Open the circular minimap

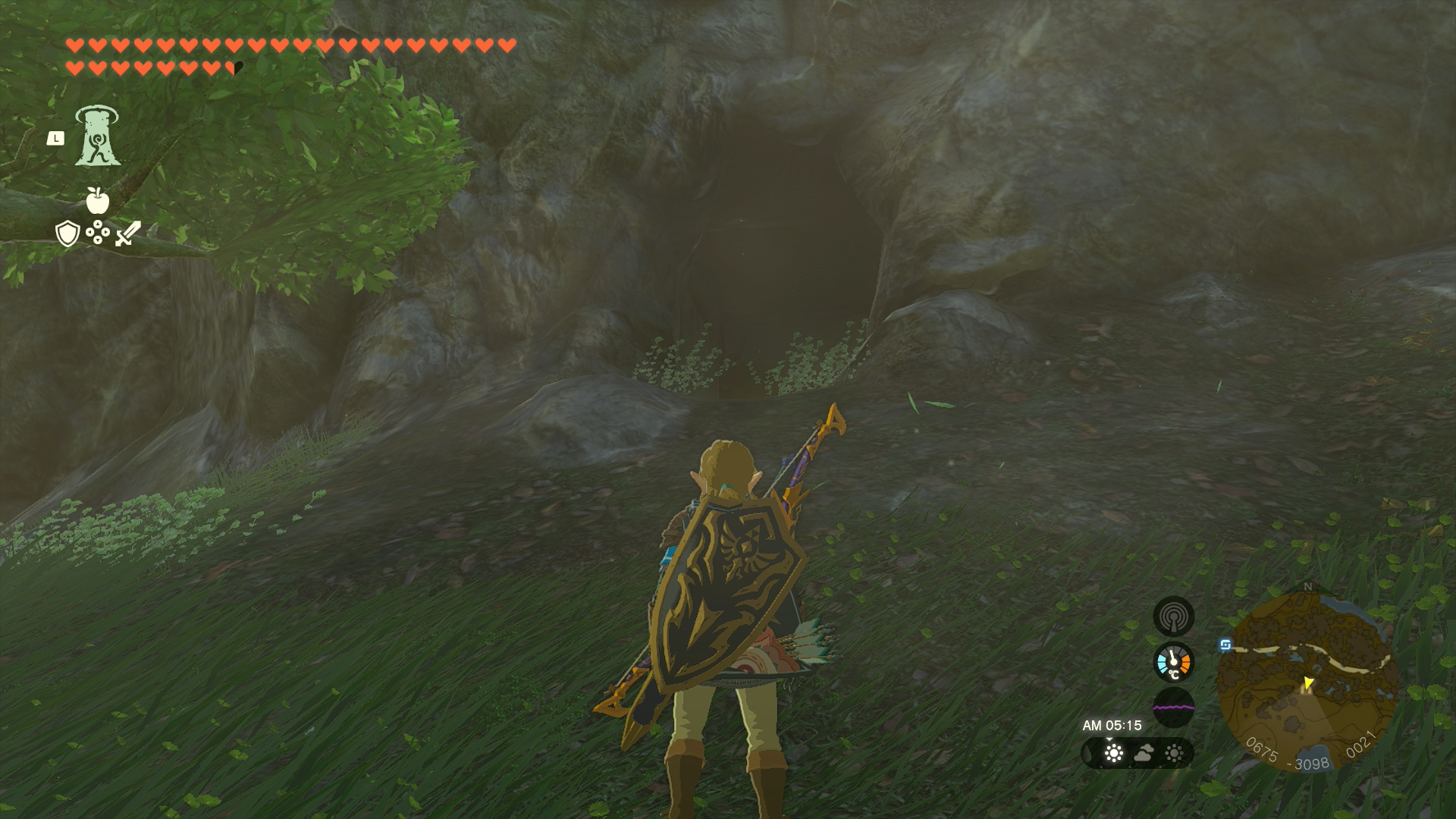point(1307,680)
